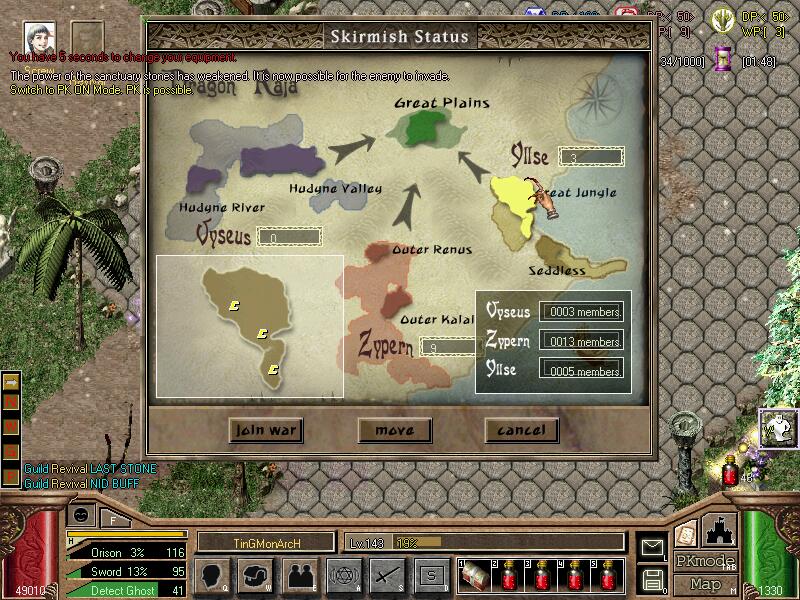Open the mail envelope icon
Screen dimensions: 800x600
click(x=652, y=547)
